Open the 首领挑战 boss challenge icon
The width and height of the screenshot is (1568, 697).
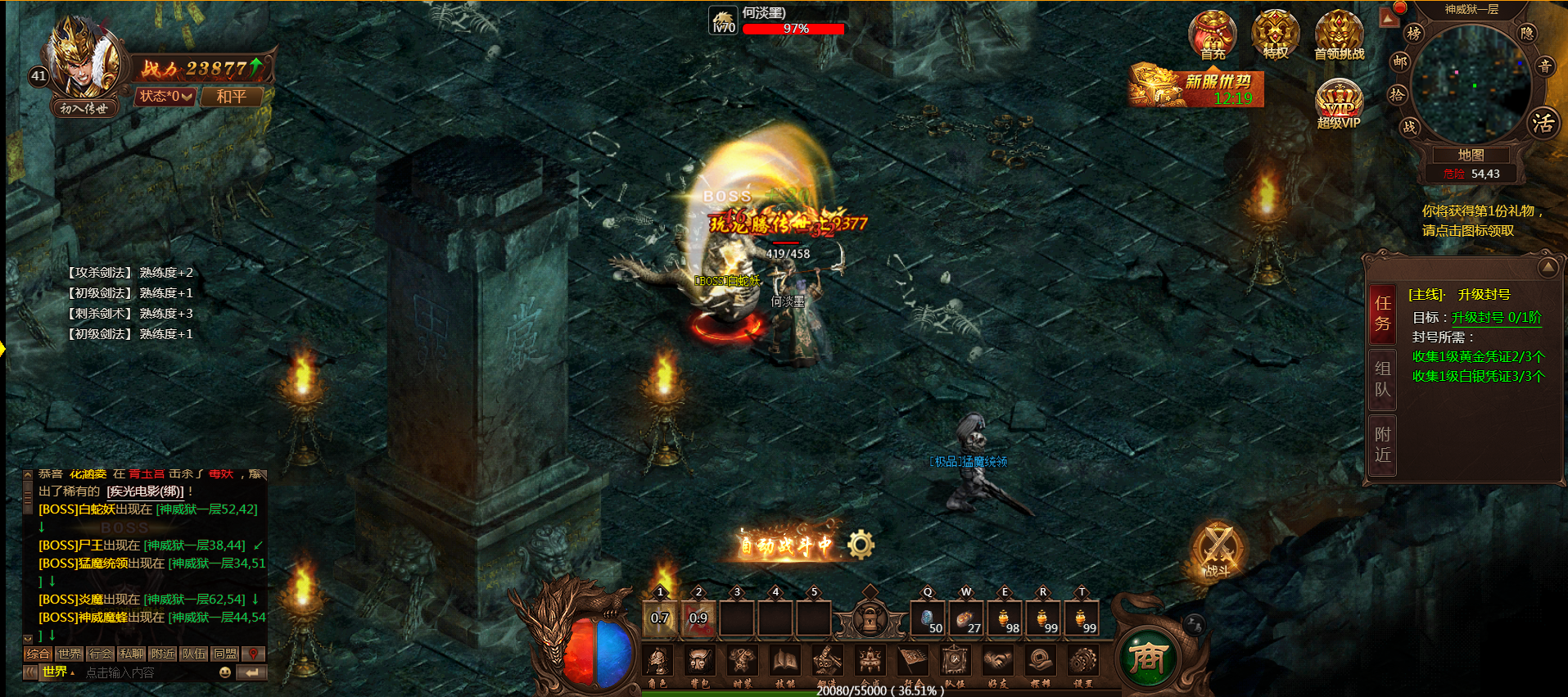[x=1339, y=35]
